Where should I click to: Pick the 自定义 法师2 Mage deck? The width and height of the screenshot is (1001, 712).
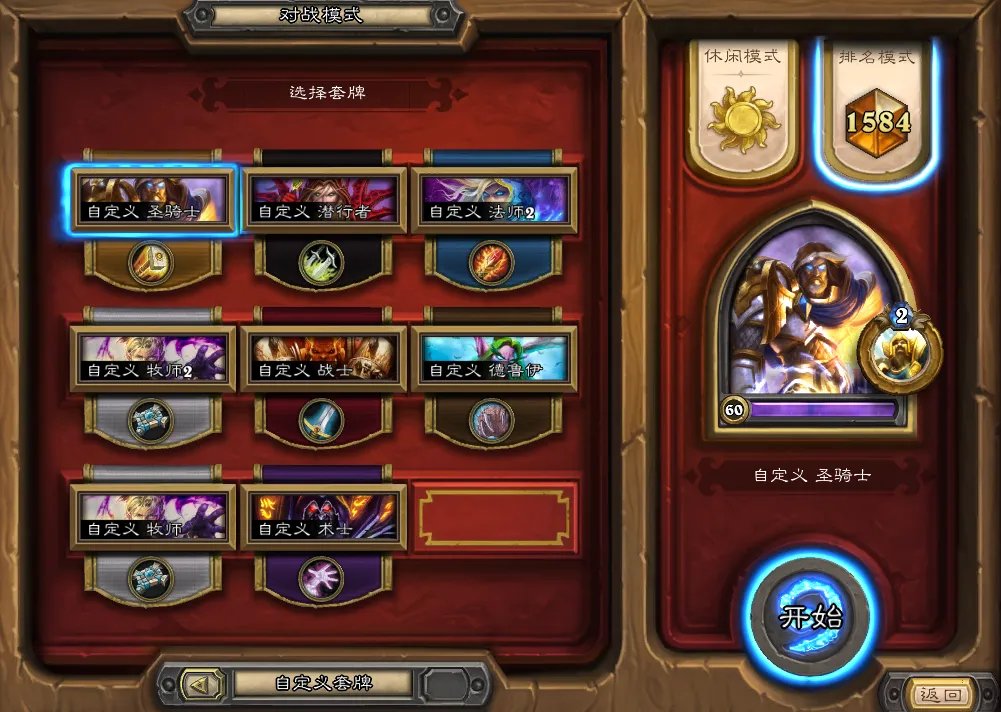point(494,199)
